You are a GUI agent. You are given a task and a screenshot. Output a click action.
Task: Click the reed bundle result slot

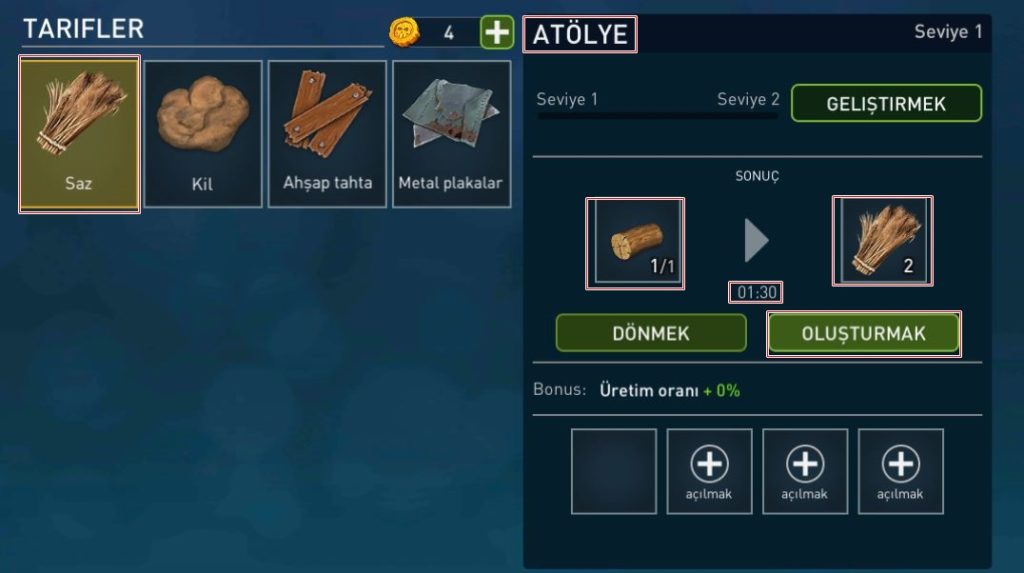coord(882,243)
